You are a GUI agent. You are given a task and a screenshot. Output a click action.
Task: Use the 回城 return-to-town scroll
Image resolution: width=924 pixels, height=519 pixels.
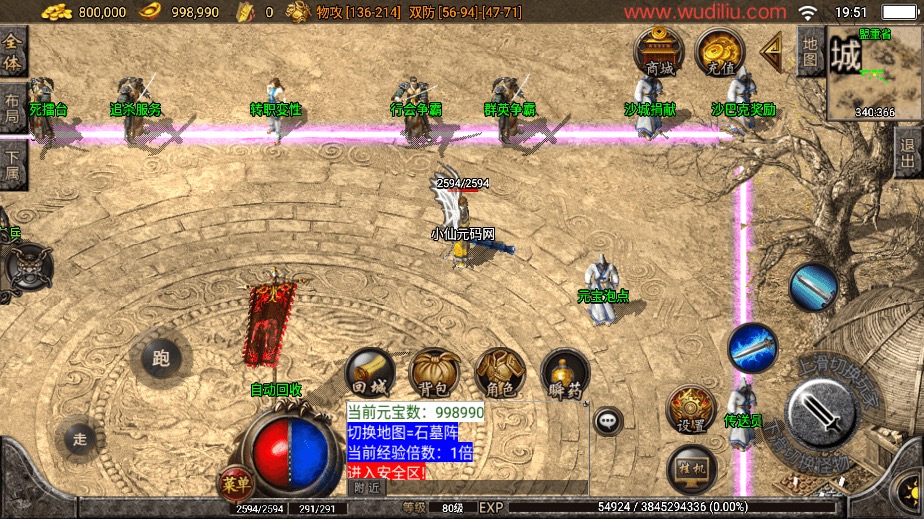pos(371,374)
